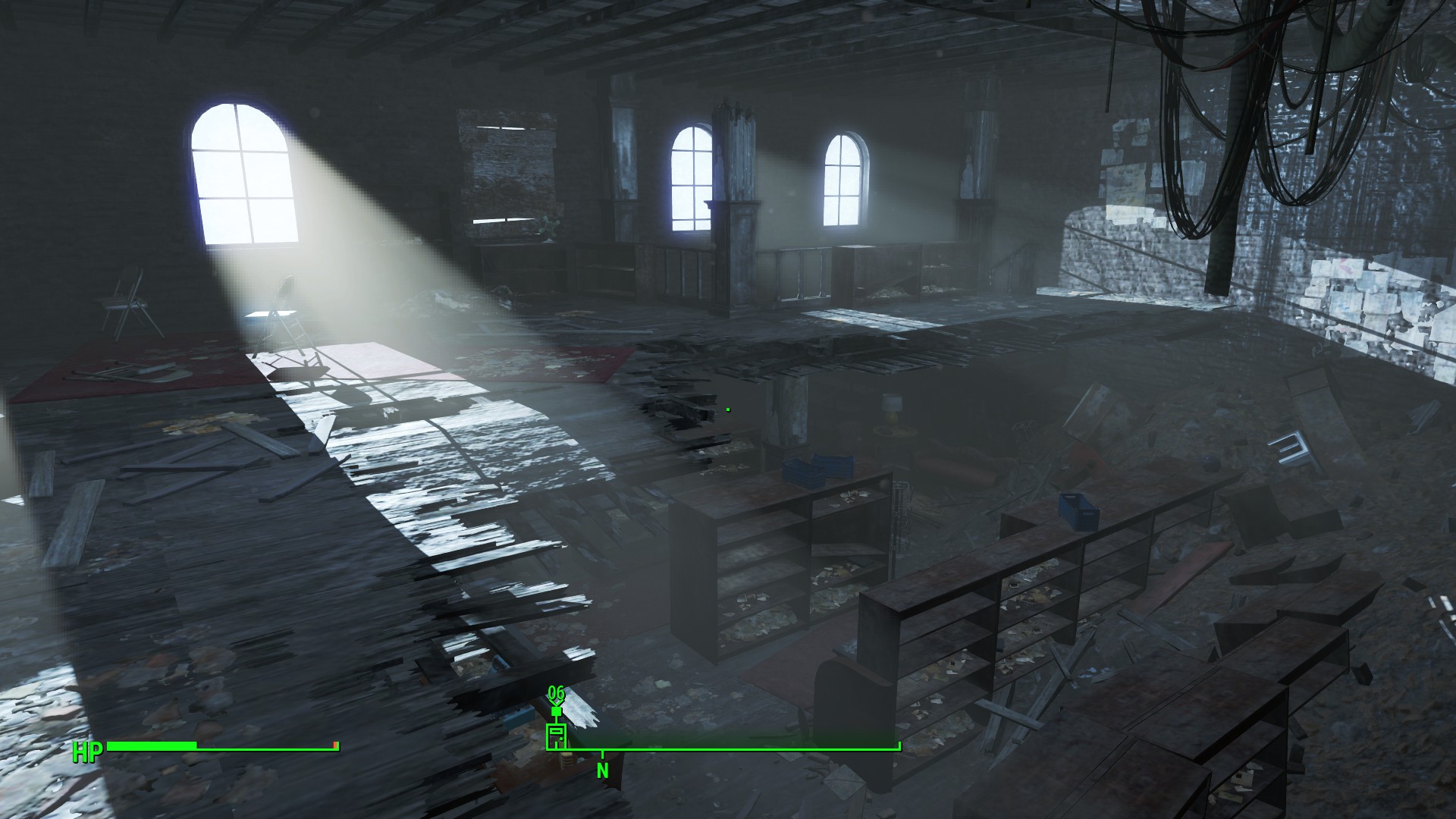The width and height of the screenshot is (1456, 819).
Task: Select the square quest marker above the door
Action: tap(556, 711)
